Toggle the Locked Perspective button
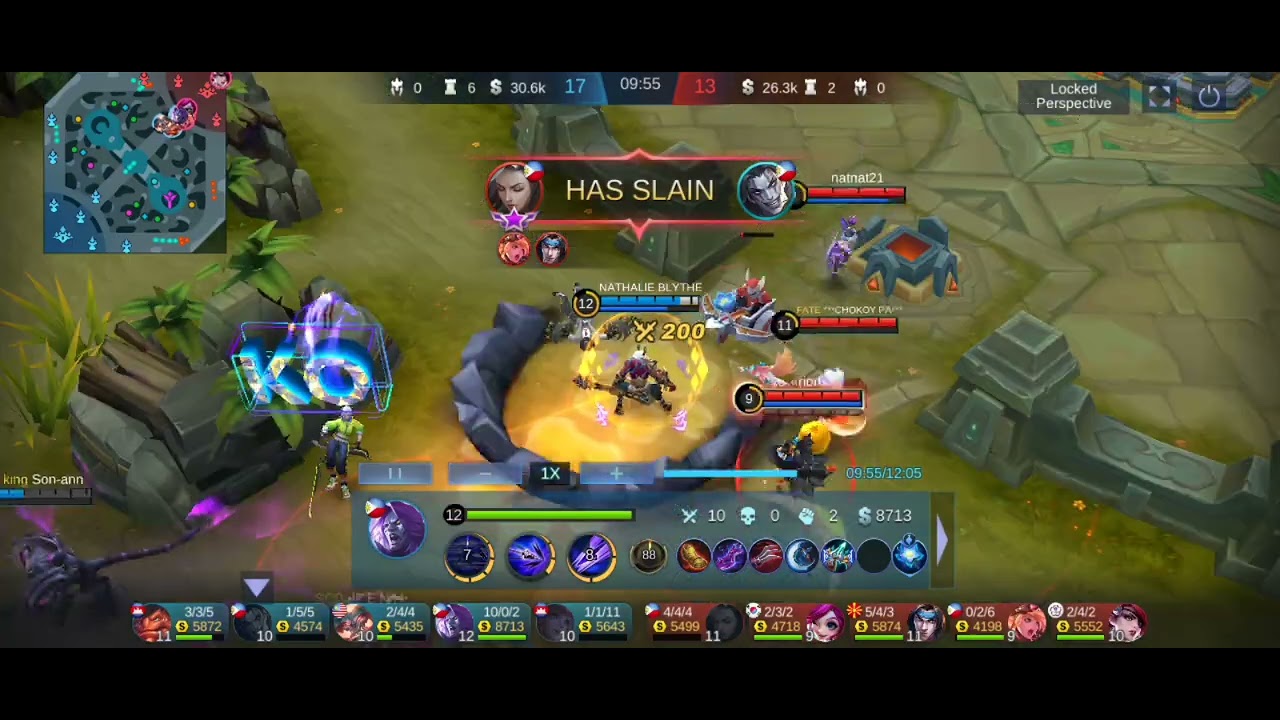The image size is (1280, 720). point(1073,96)
